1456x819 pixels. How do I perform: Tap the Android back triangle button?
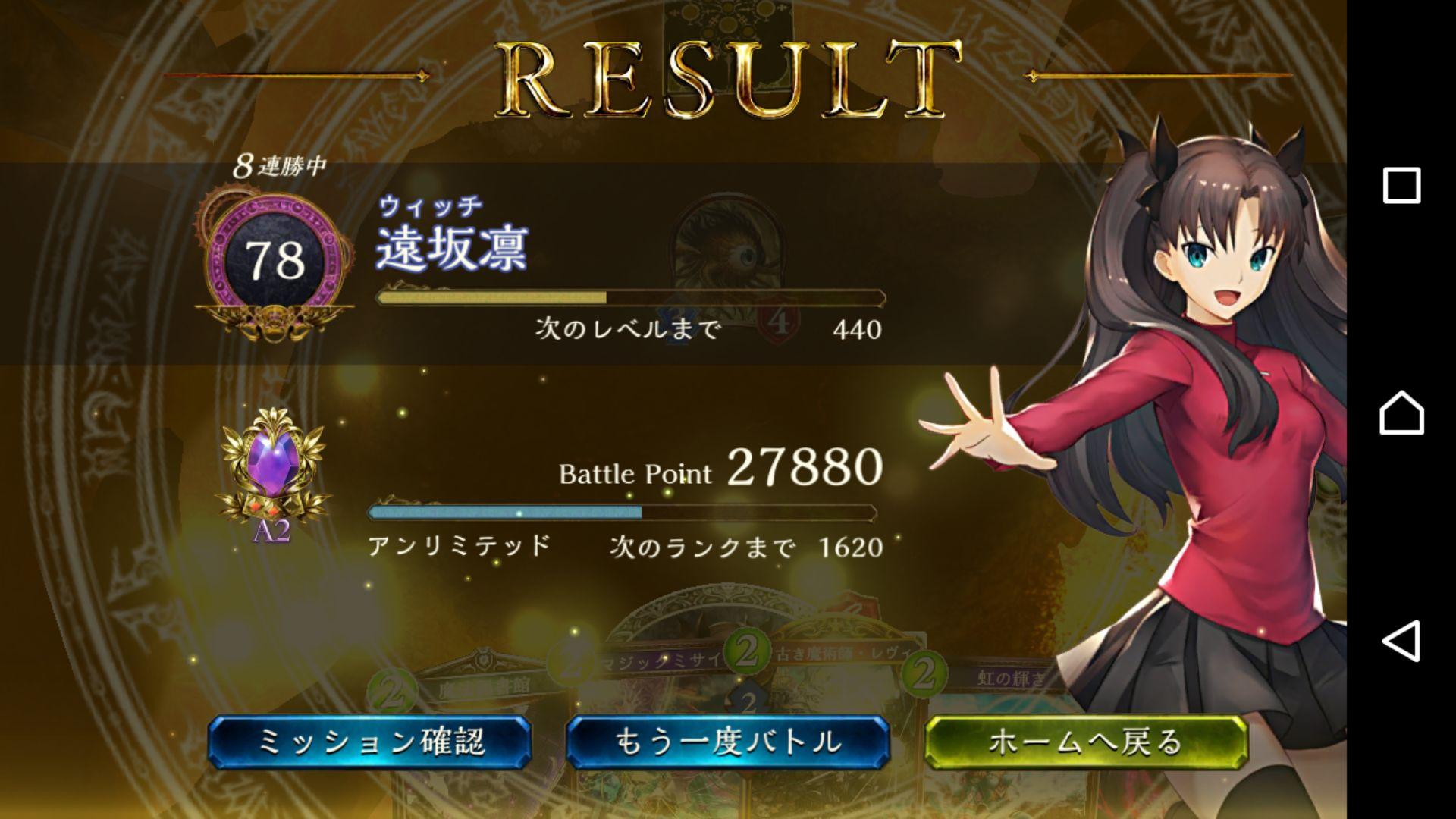(x=1401, y=642)
